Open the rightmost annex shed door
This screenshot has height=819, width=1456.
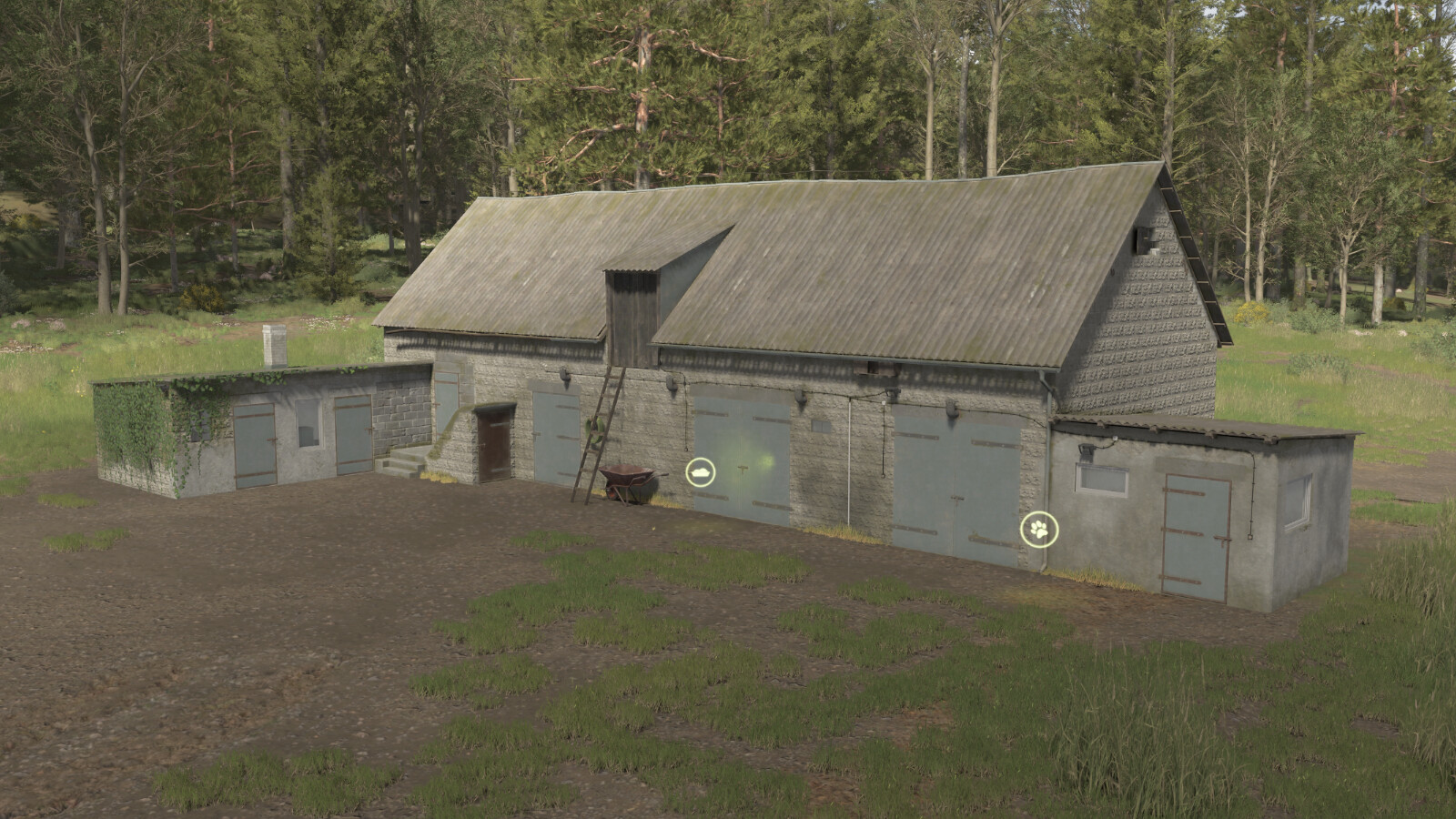pos(1196,534)
